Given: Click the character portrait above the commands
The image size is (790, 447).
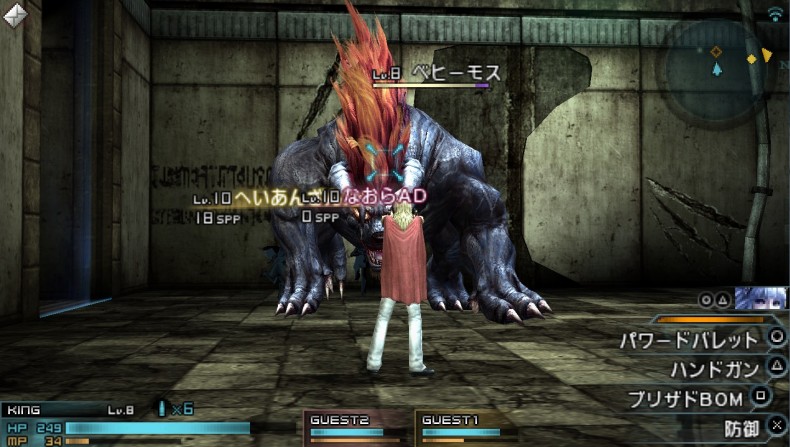Looking at the screenshot, I should pyautogui.click(x=760, y=298).
